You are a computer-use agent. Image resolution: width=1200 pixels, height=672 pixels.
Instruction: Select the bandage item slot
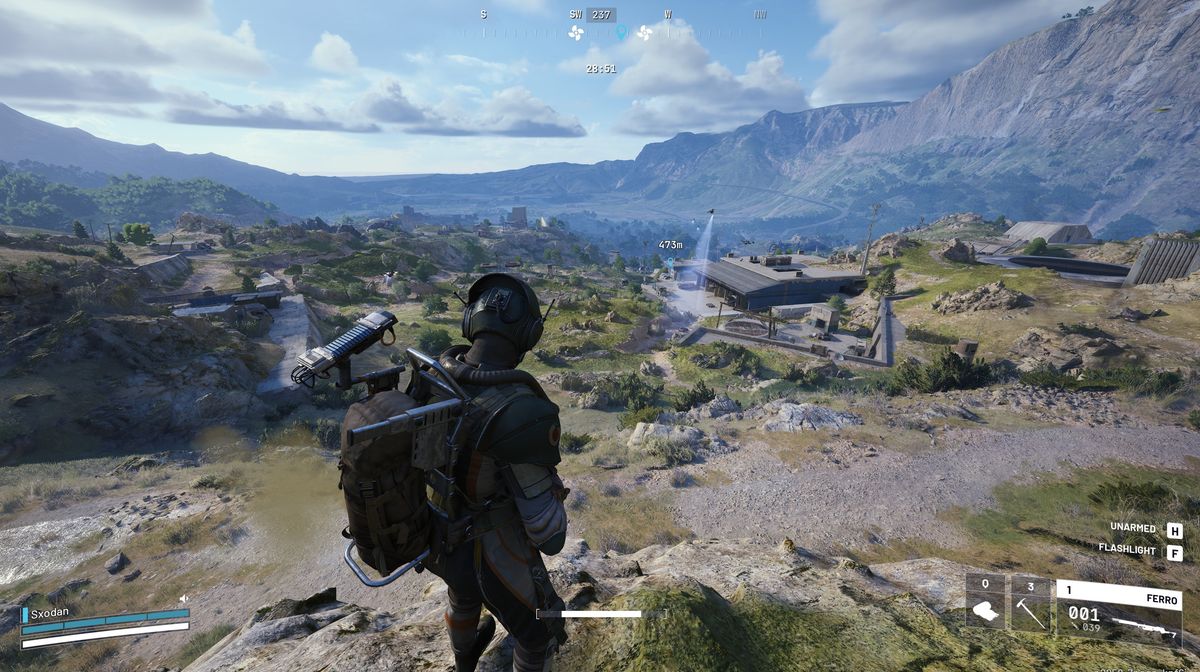[985, 604]
